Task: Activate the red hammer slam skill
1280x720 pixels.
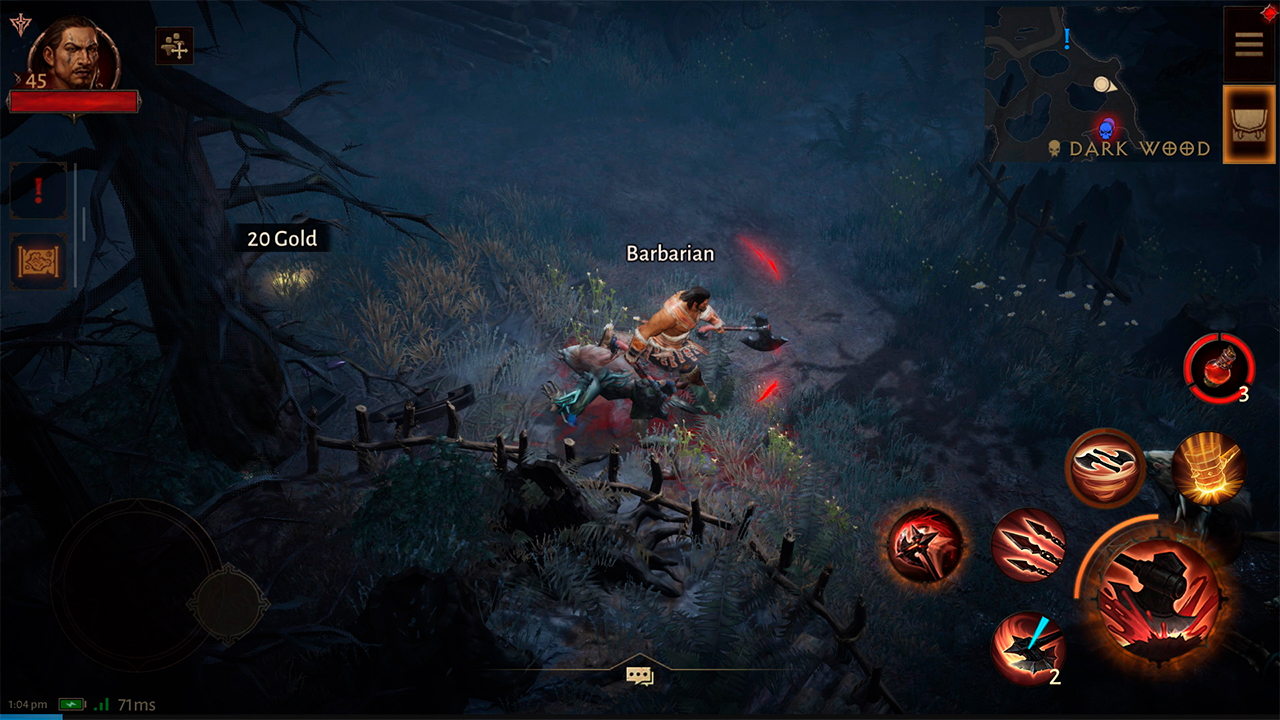Action: (x=925, y=545)
